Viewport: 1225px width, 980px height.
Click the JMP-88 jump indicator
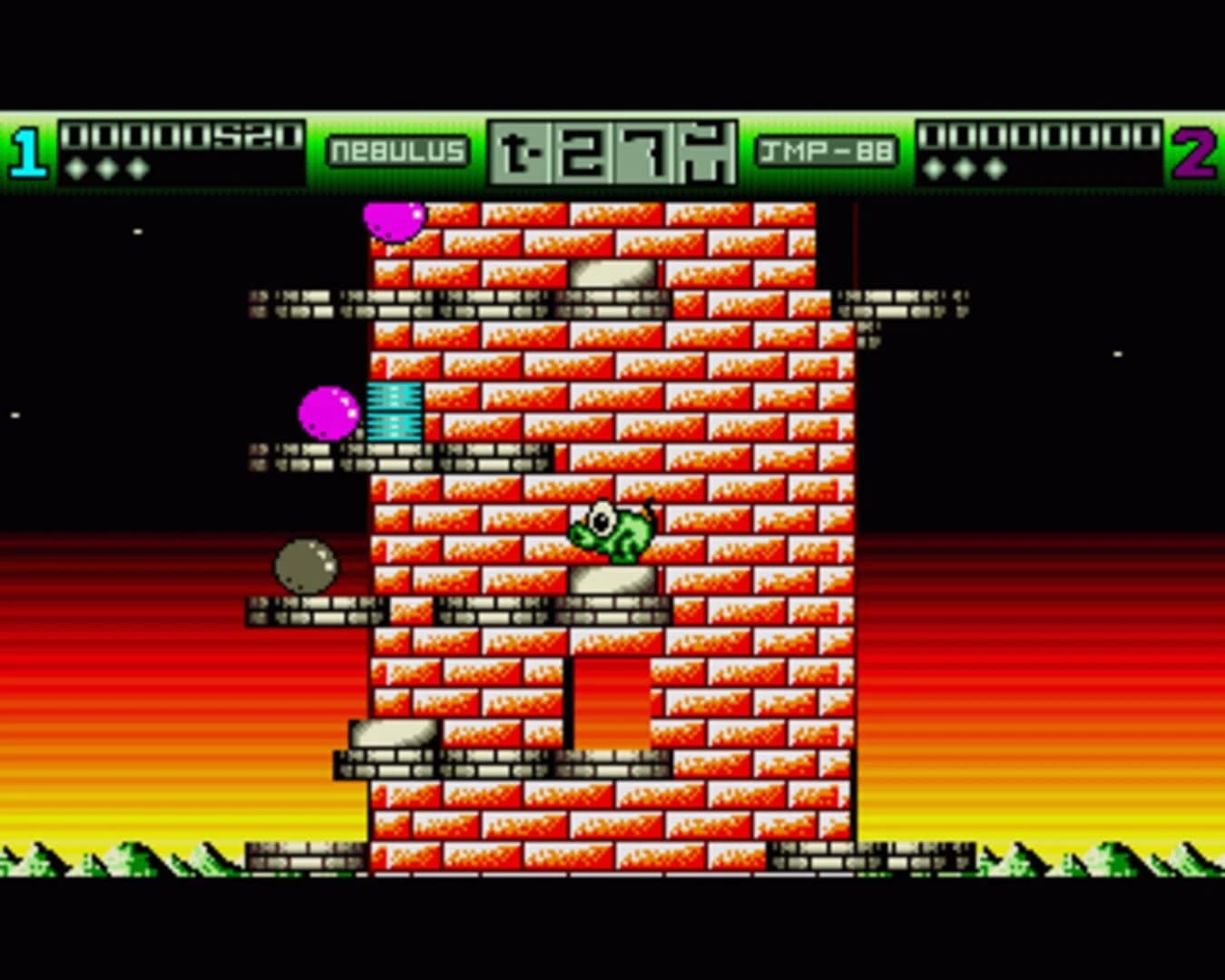(x=827, y=151)
